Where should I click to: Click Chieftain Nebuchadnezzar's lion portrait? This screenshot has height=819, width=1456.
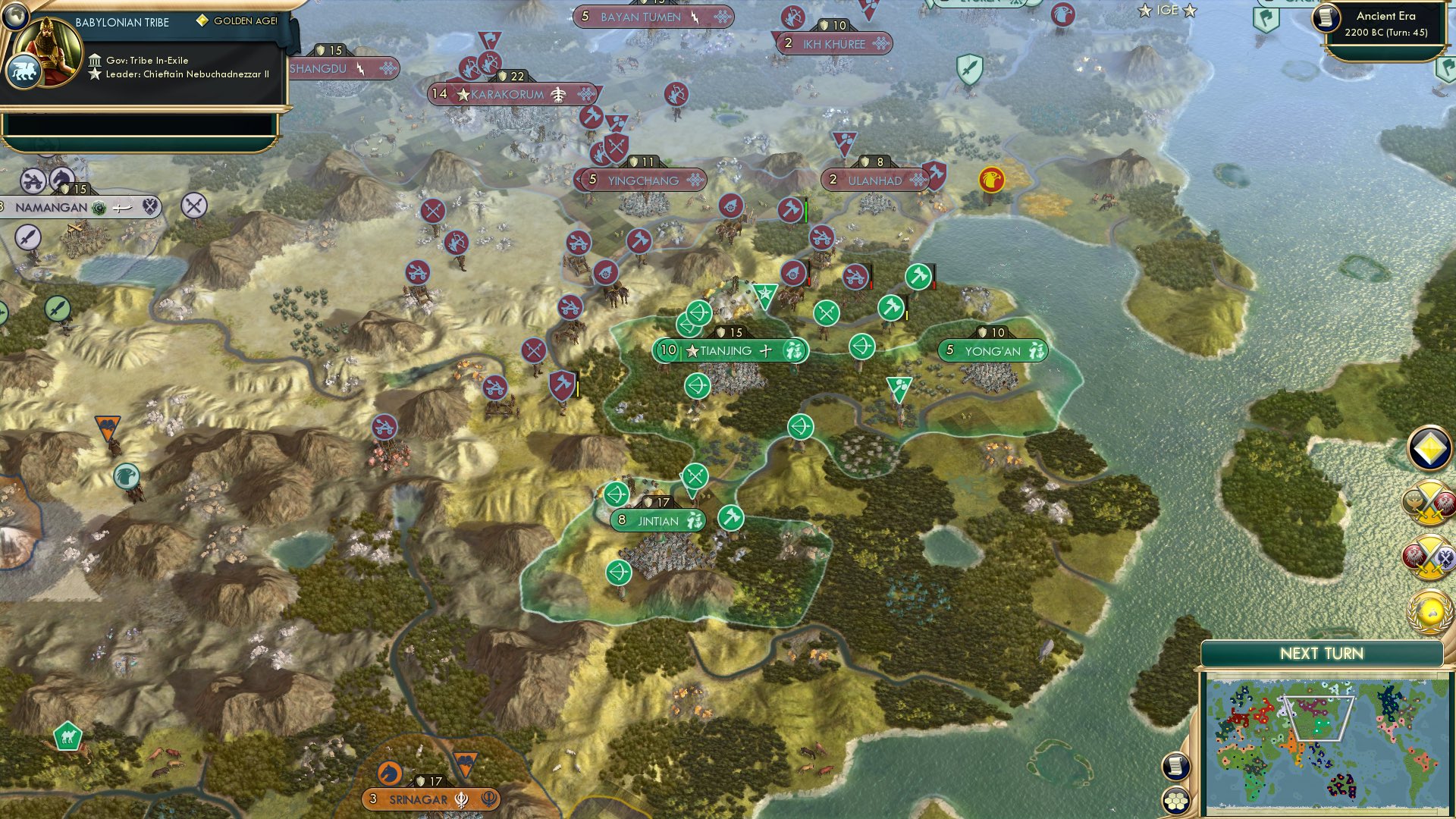[26, 69]
